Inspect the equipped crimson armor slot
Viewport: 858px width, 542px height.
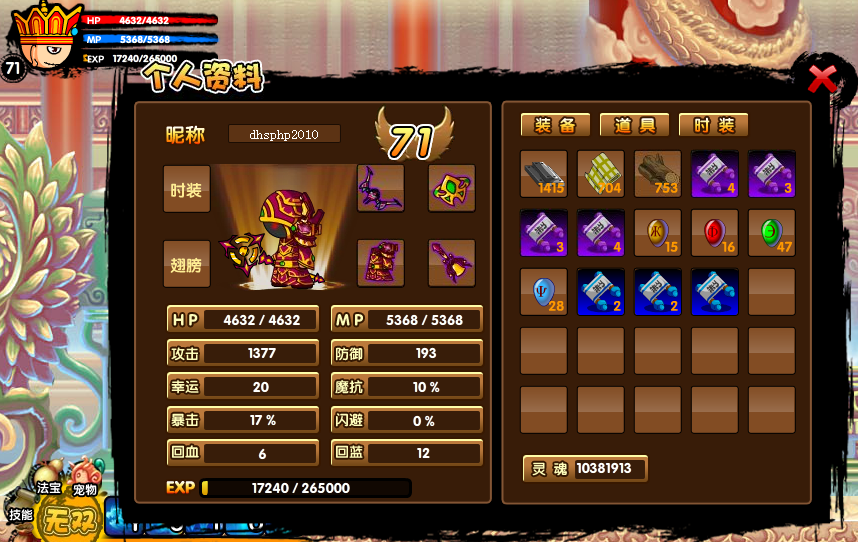[x=381, y=263]
